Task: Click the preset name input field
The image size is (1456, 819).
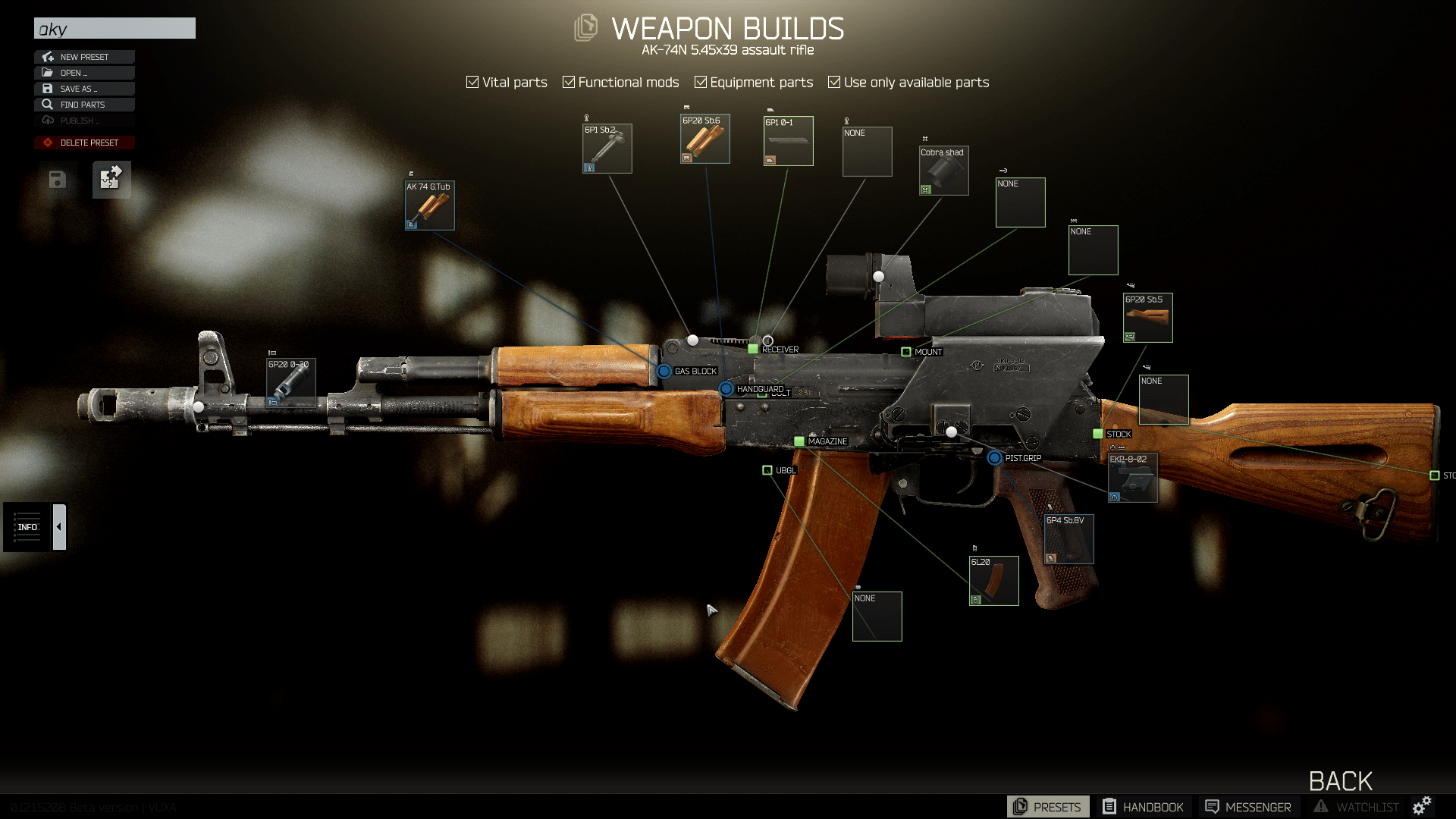Action: point(115,29)
